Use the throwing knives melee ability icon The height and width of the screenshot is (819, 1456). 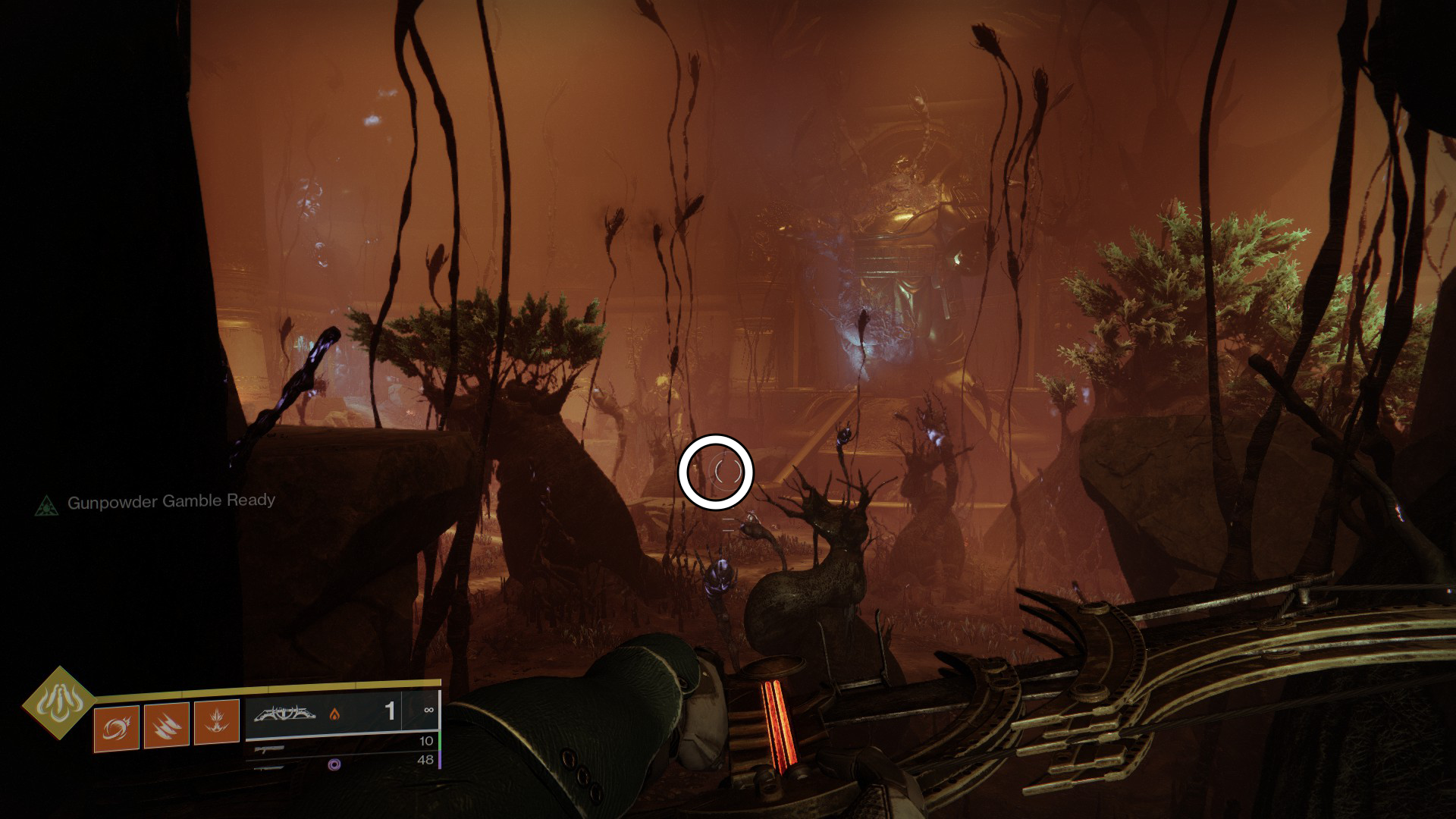[x=167, y=725]
